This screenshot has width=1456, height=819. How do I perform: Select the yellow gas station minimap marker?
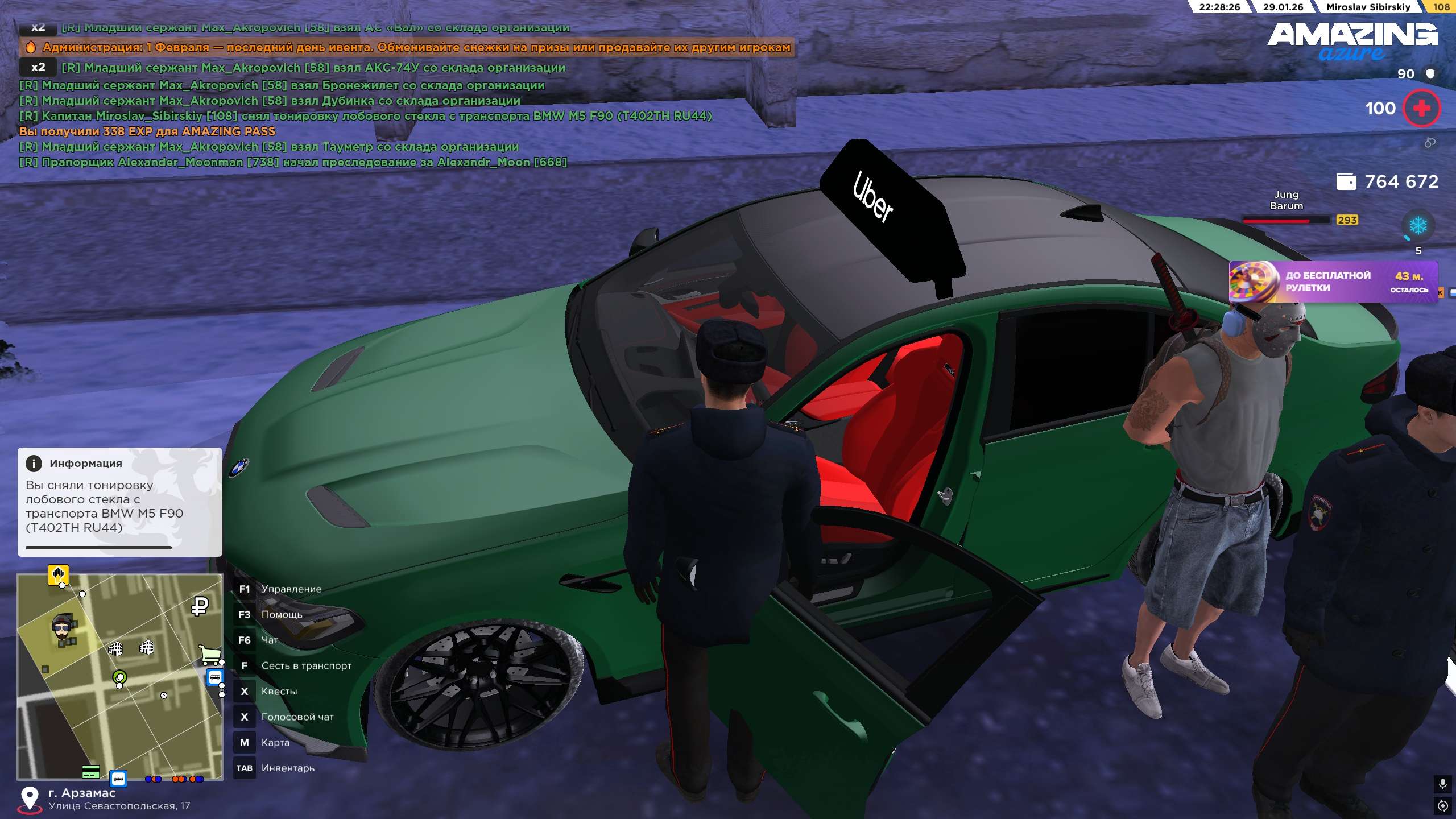(x=58, y=574)
